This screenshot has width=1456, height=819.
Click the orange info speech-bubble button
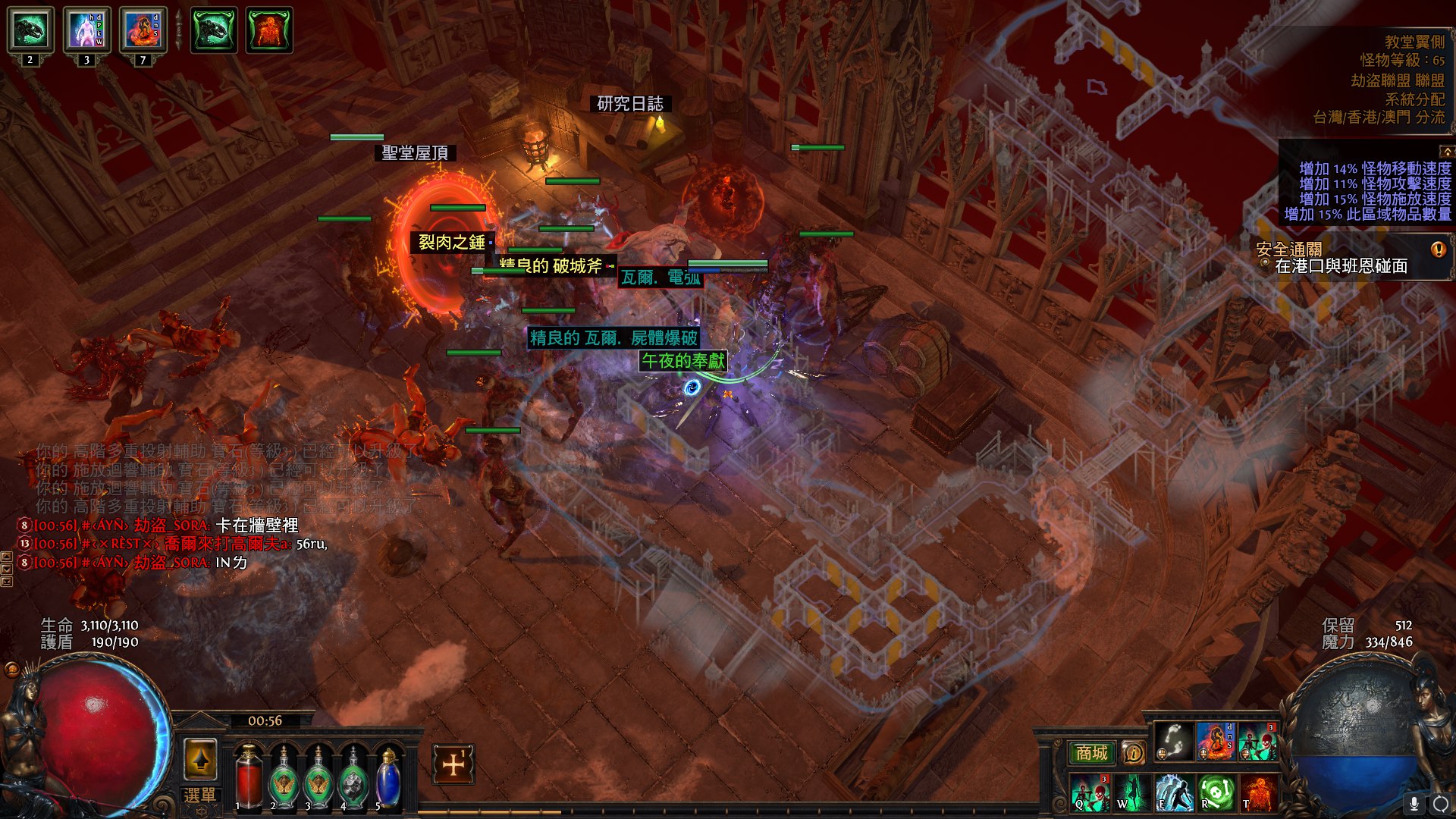[1133, 753]
